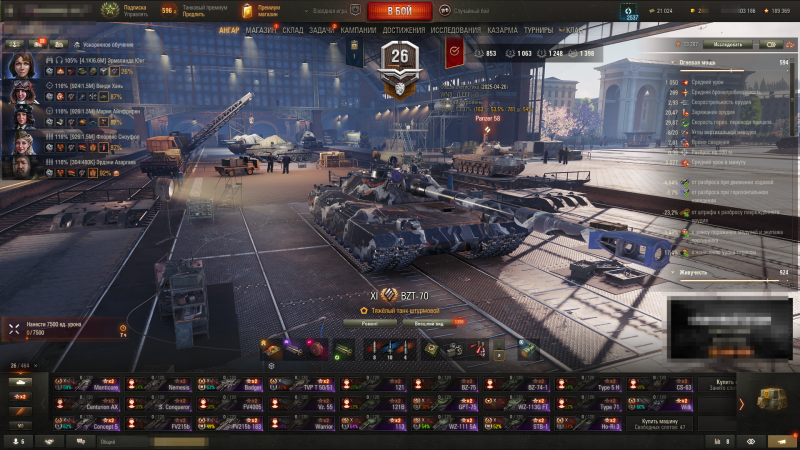Image resolution: width=800 pixels, height=450 pixels.
Task: Switch to the КАЗАРМА barracks tab
Action: tap(503, 30)
